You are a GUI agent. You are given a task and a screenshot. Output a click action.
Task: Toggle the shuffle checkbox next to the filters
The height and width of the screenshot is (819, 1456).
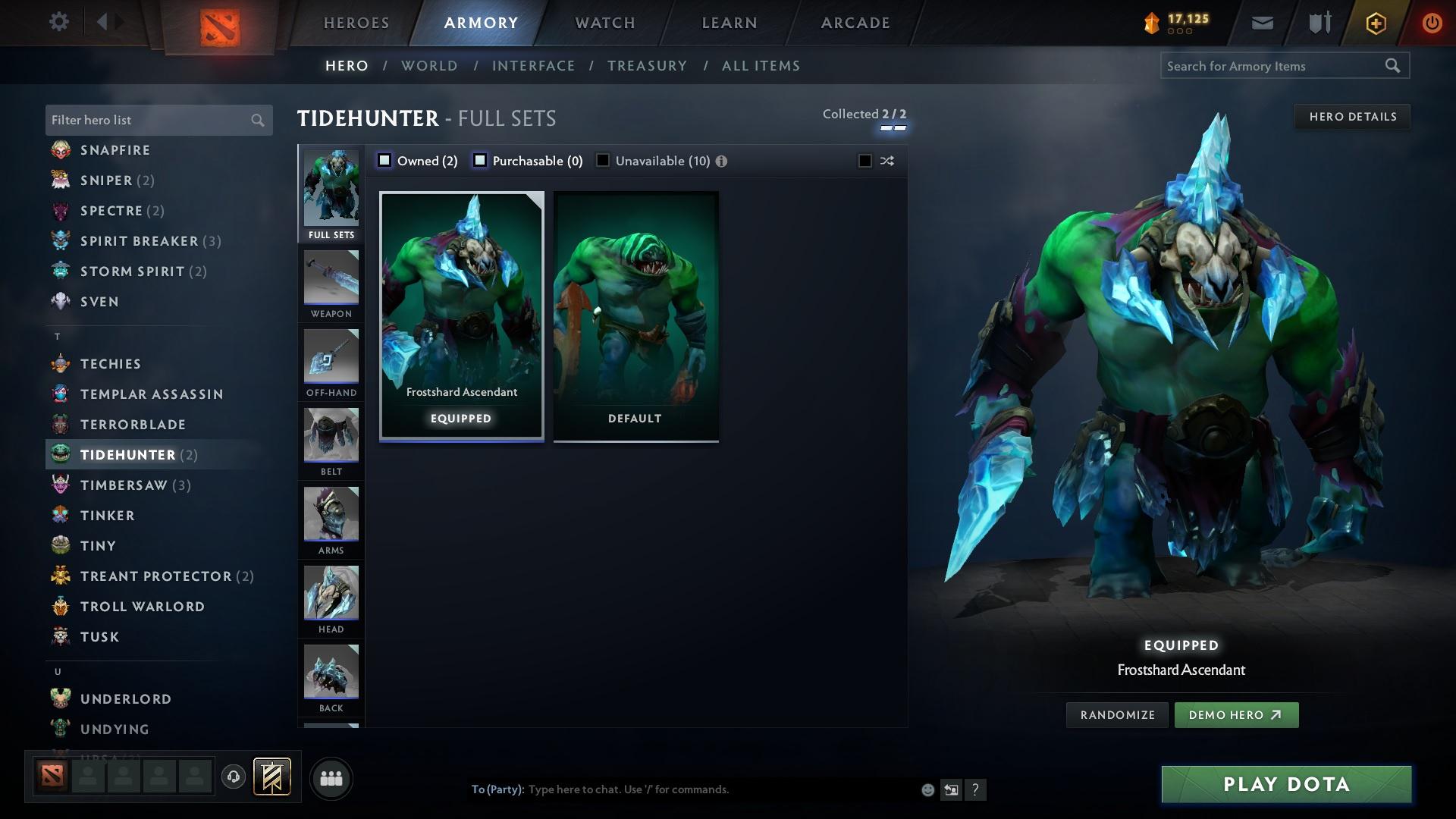coord(864,161)
